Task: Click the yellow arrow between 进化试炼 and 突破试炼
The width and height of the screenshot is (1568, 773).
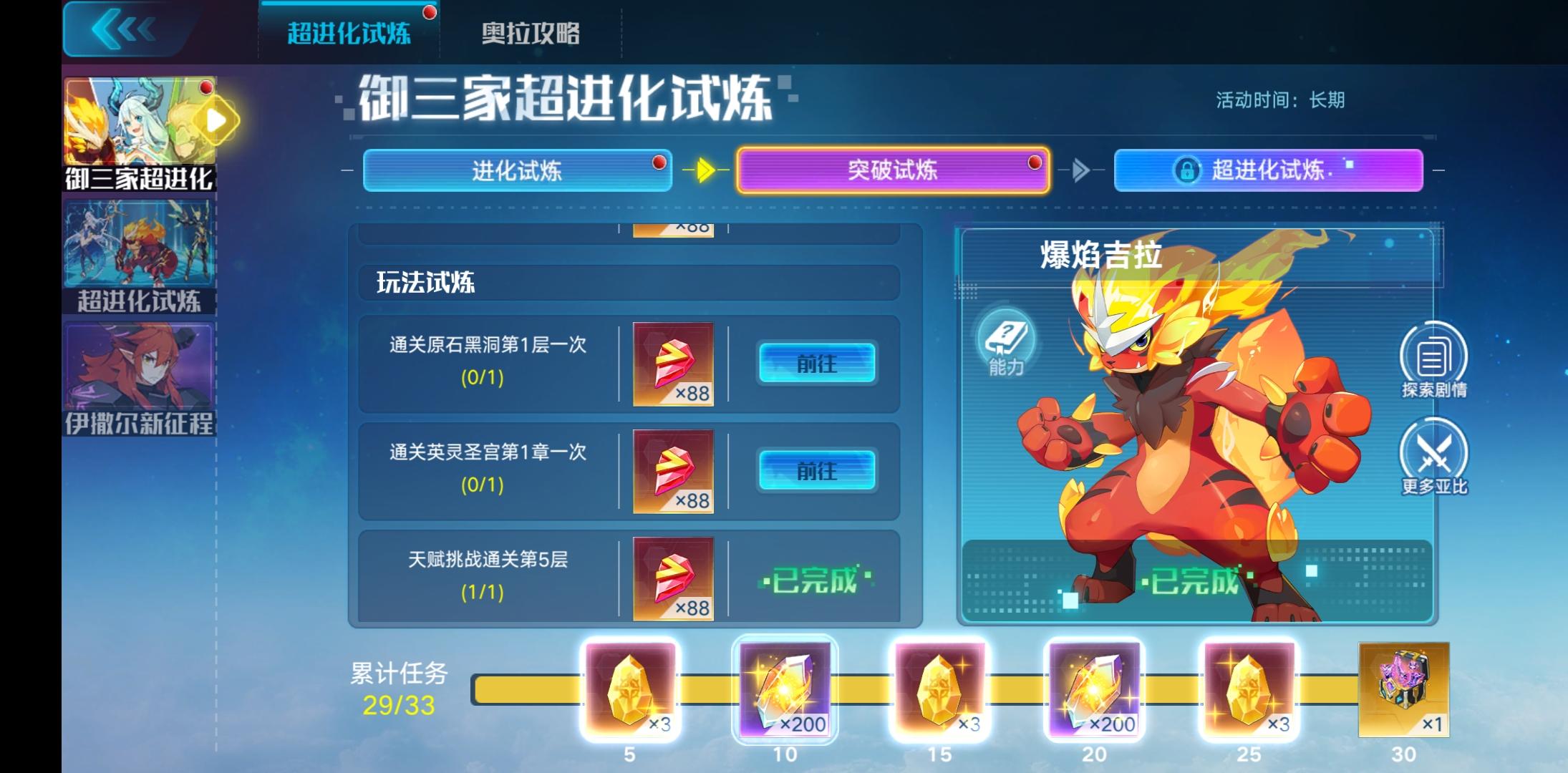Action: [706, 170]
